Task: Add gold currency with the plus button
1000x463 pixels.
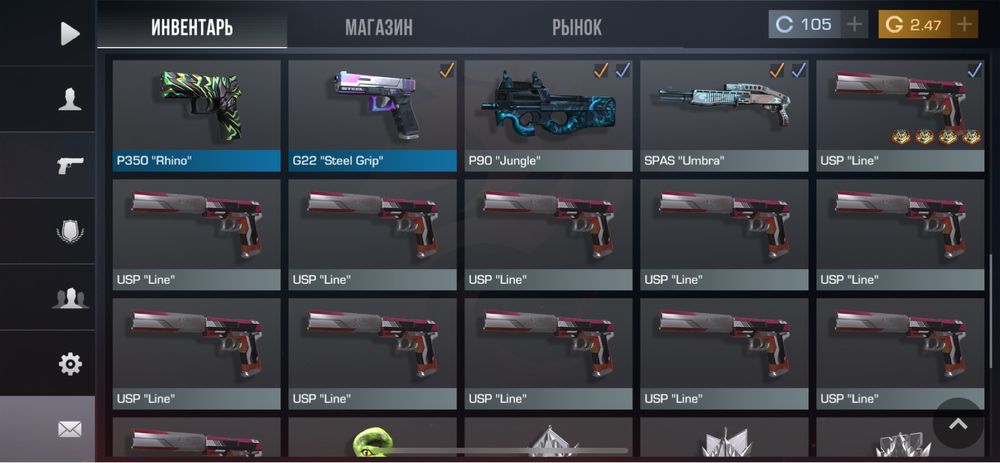Action: tap(964, 24)
